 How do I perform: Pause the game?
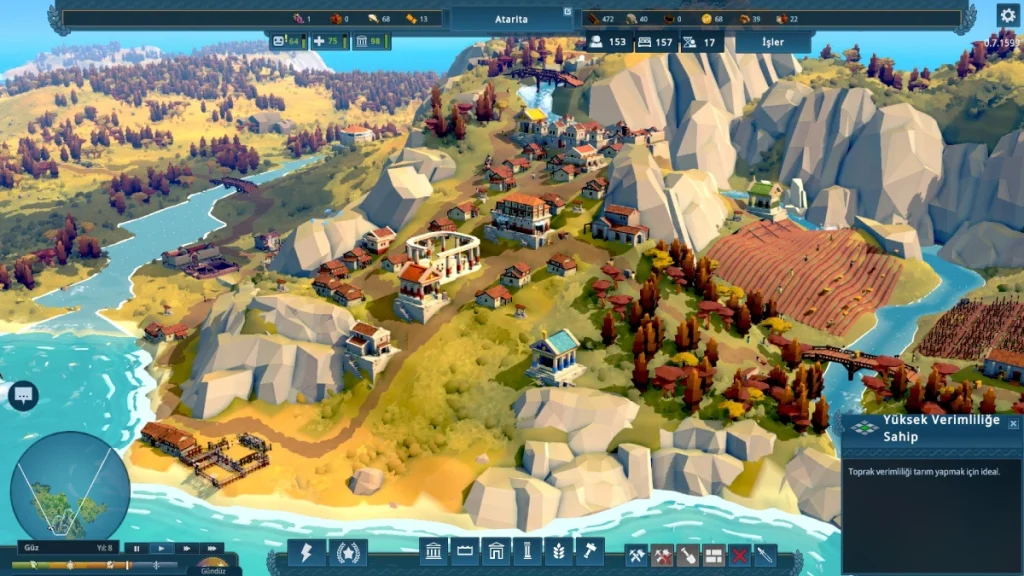pyautogui.click(x=136, y=548)
